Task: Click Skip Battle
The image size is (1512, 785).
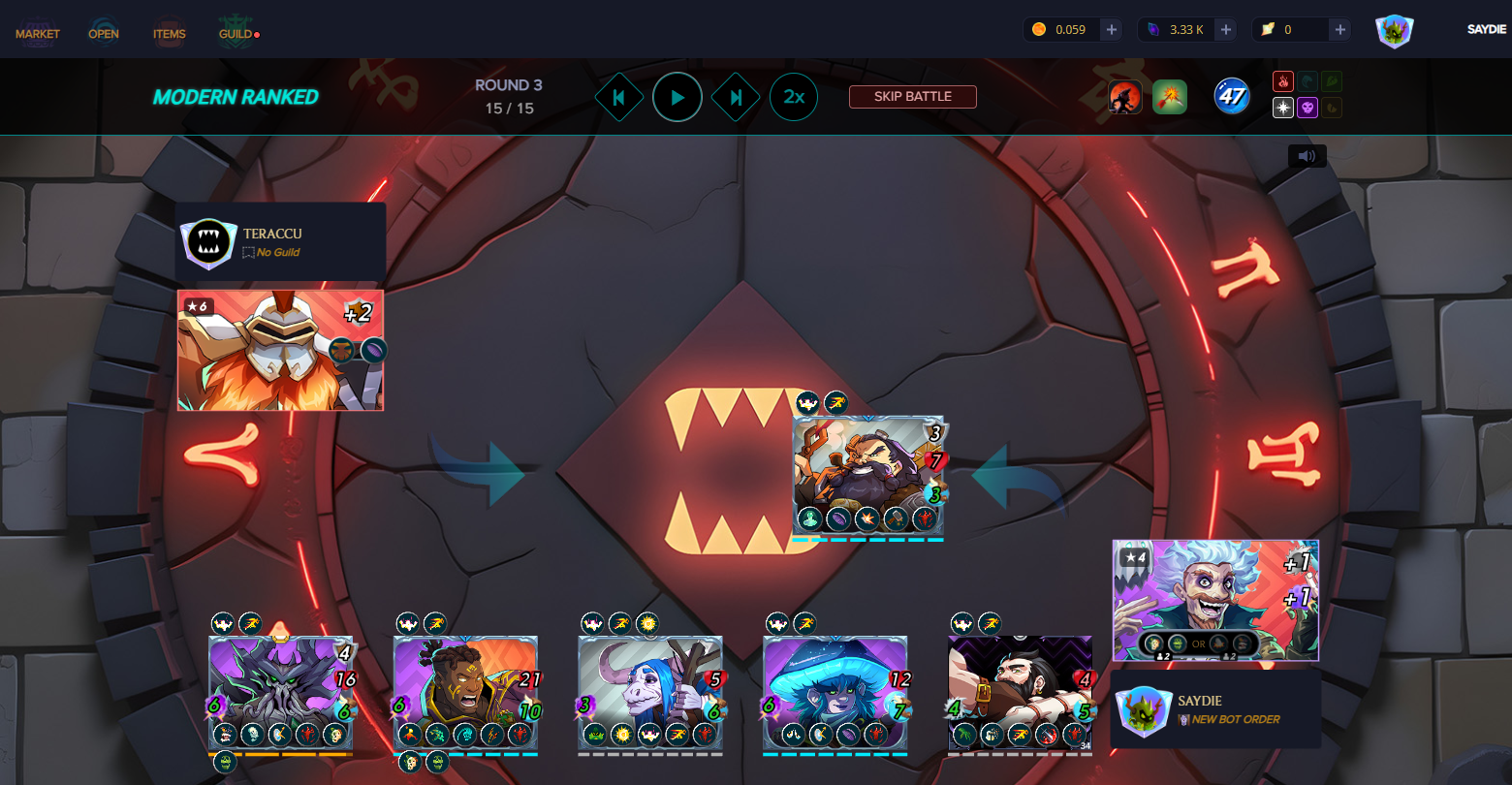Action: (912, 97)
